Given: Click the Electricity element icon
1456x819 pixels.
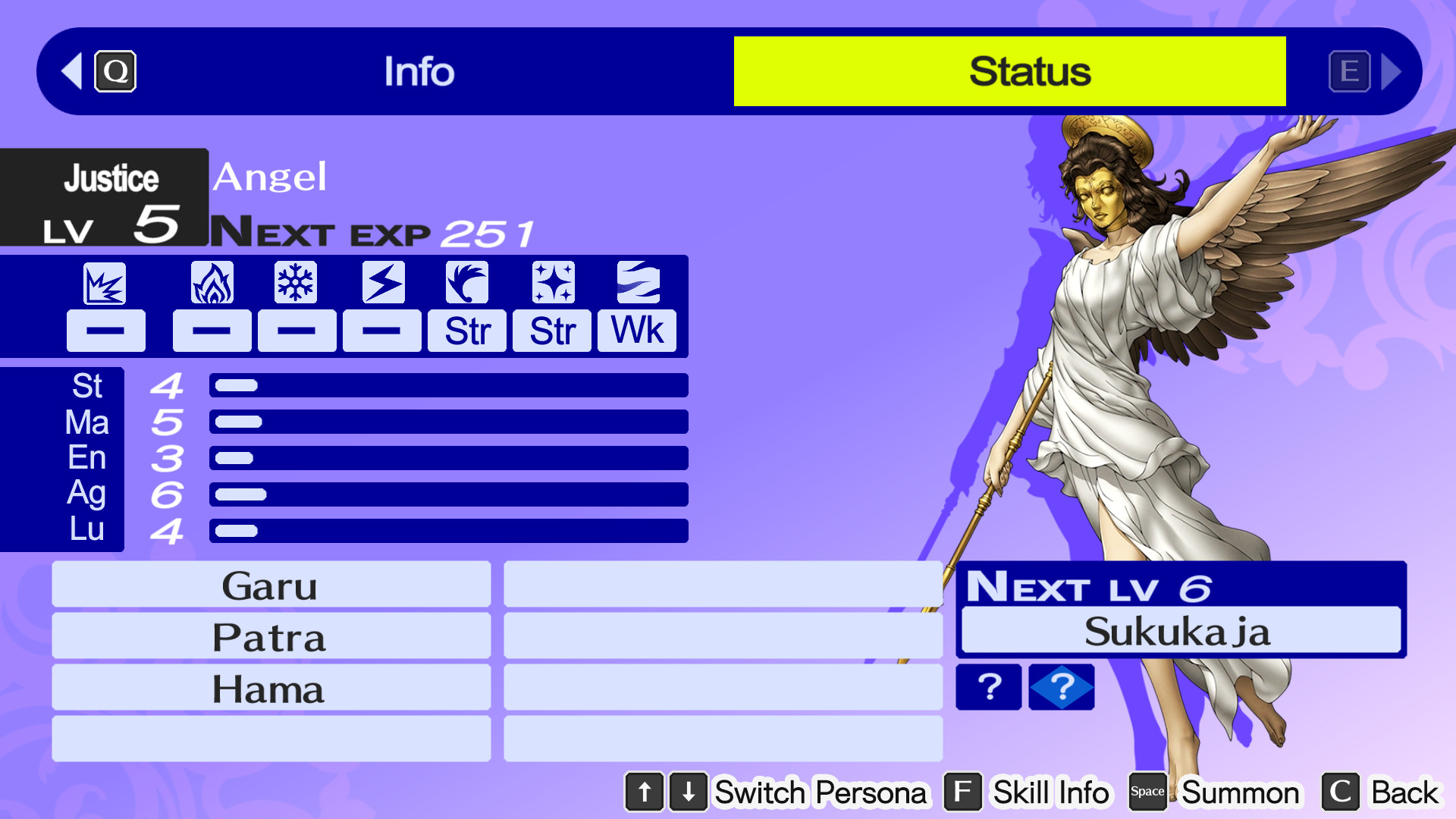Looking at the screenshot, I should pos(381,282).
